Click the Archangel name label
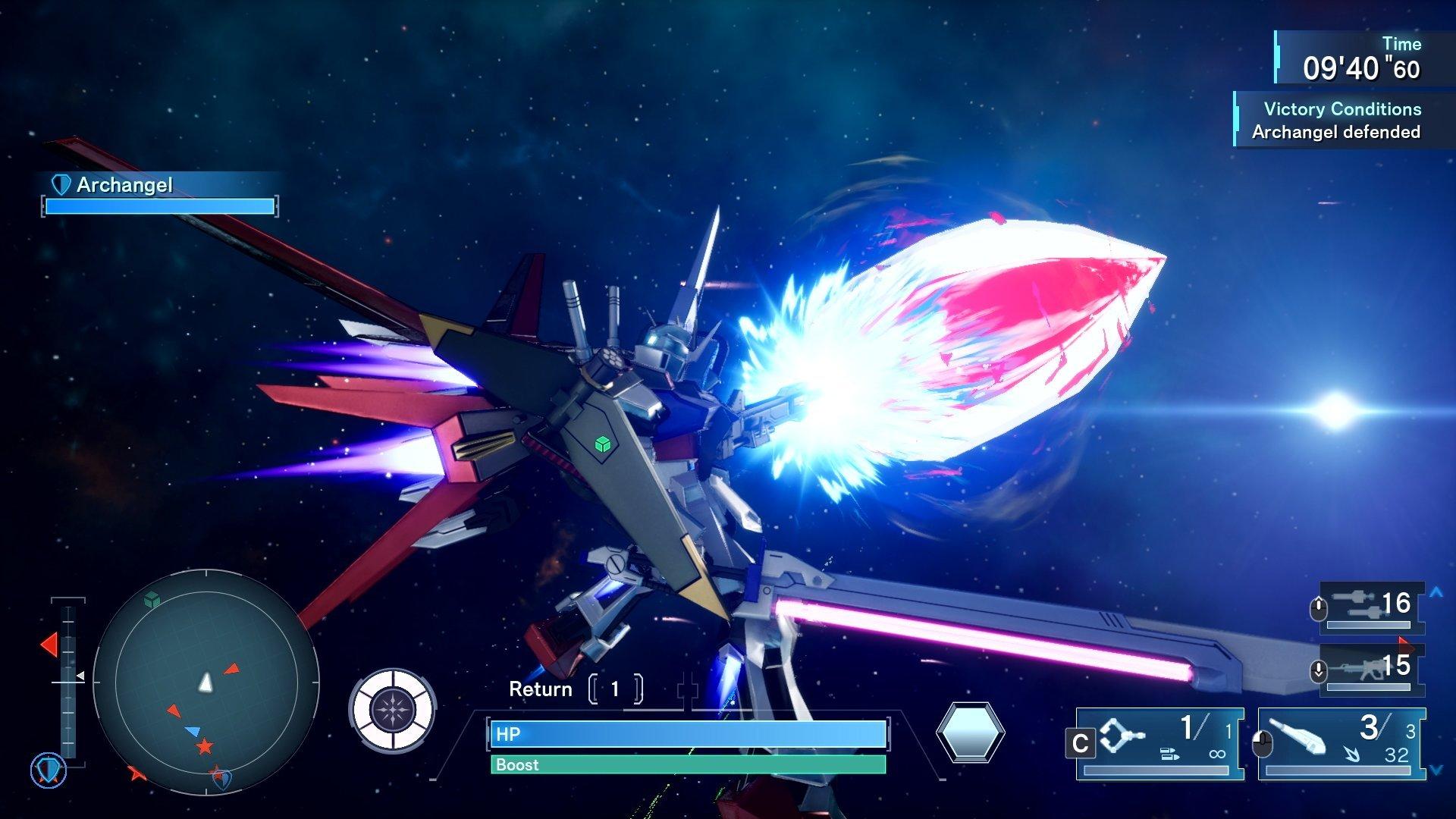 124,184
